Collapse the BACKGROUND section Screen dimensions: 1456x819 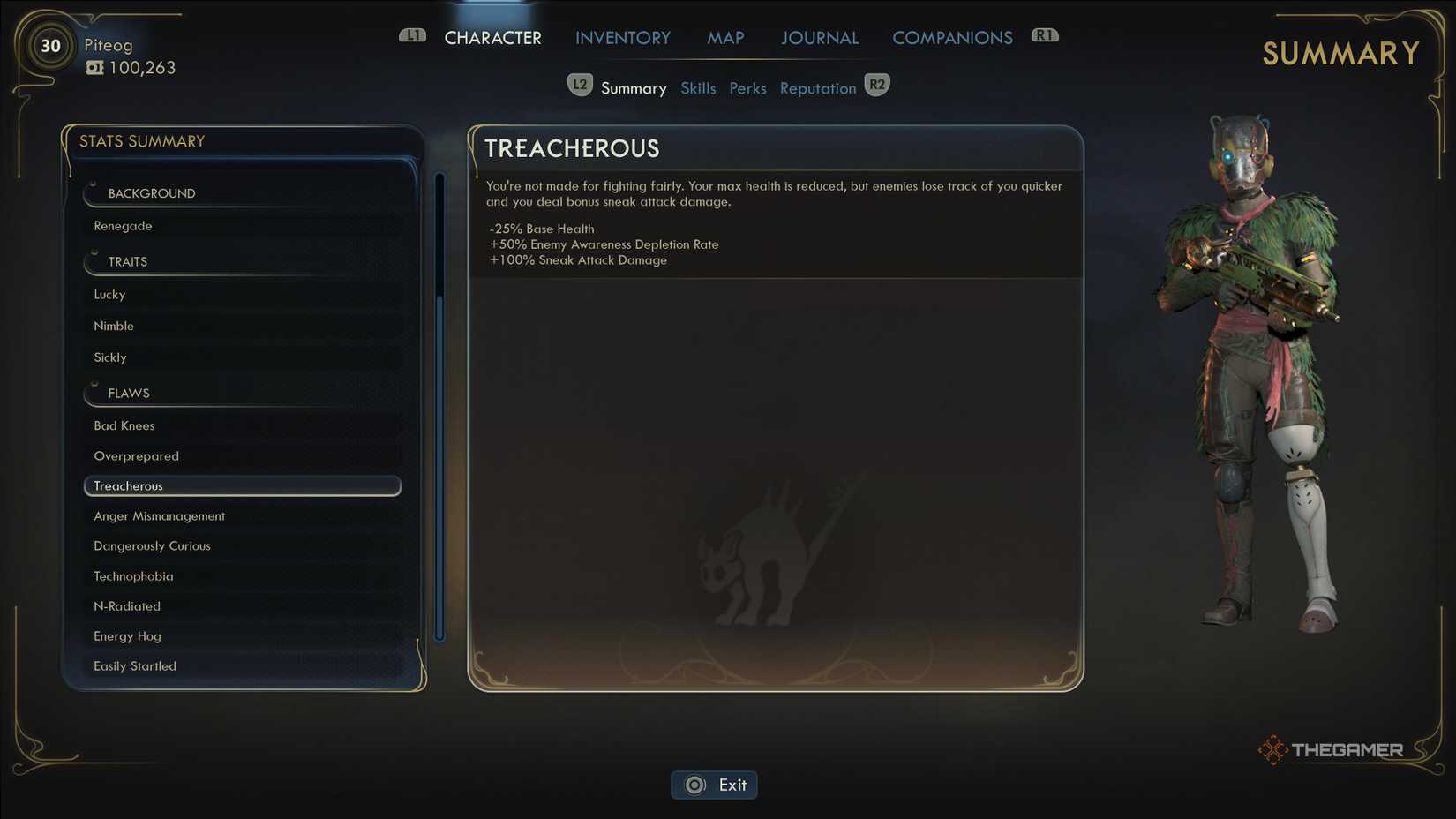coord(151,193)
